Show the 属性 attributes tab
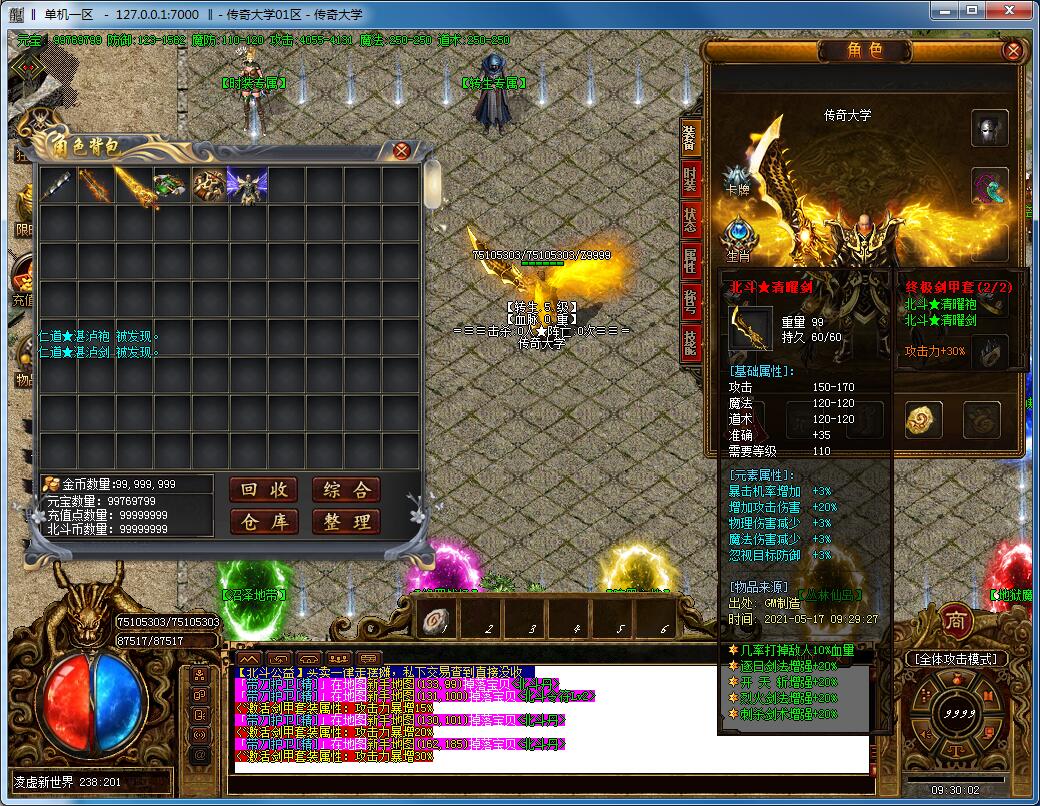This screenshot has height=806, width=1040. click(691, 261)
